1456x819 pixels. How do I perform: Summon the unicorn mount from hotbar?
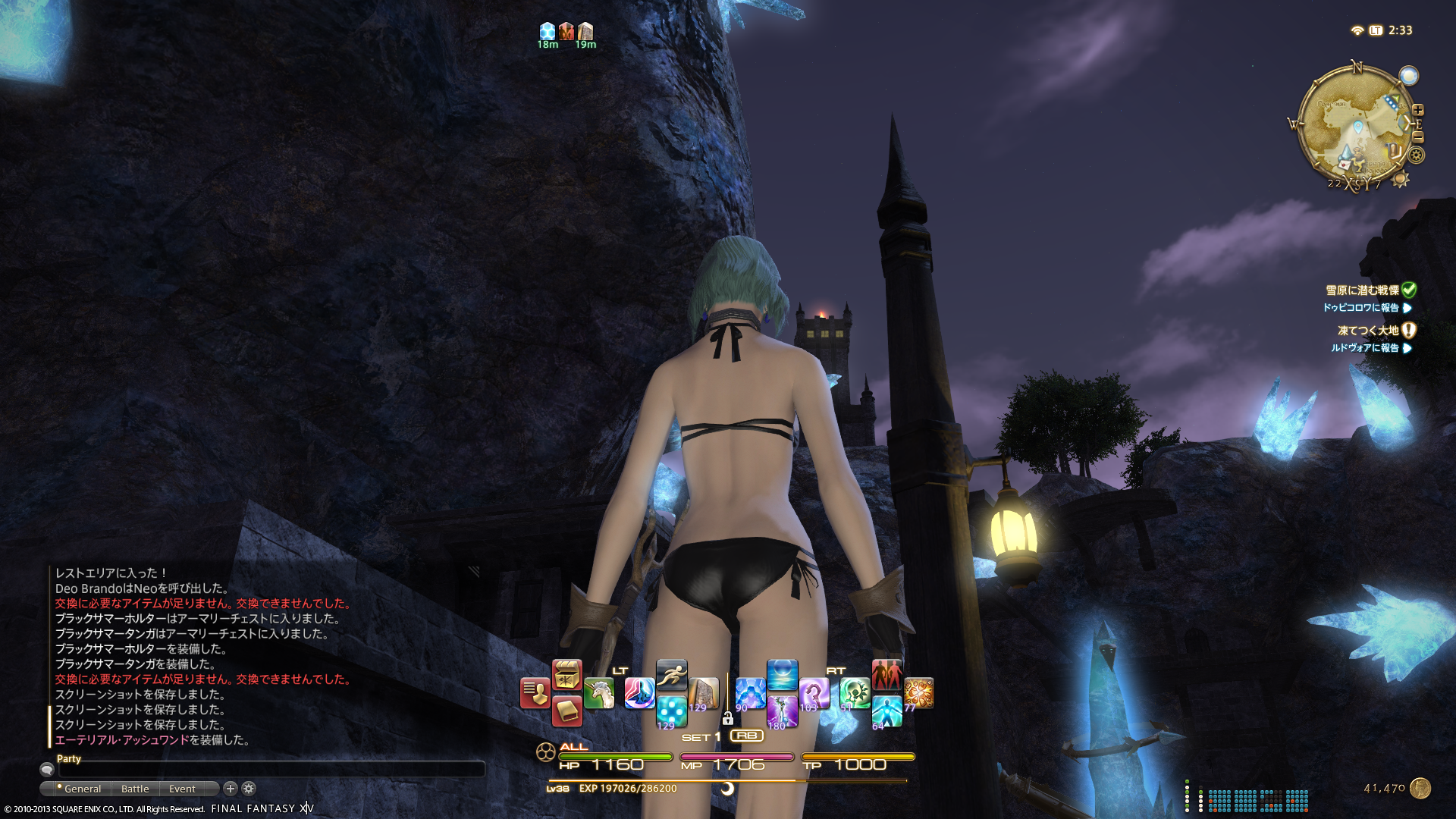coord(599,693)
